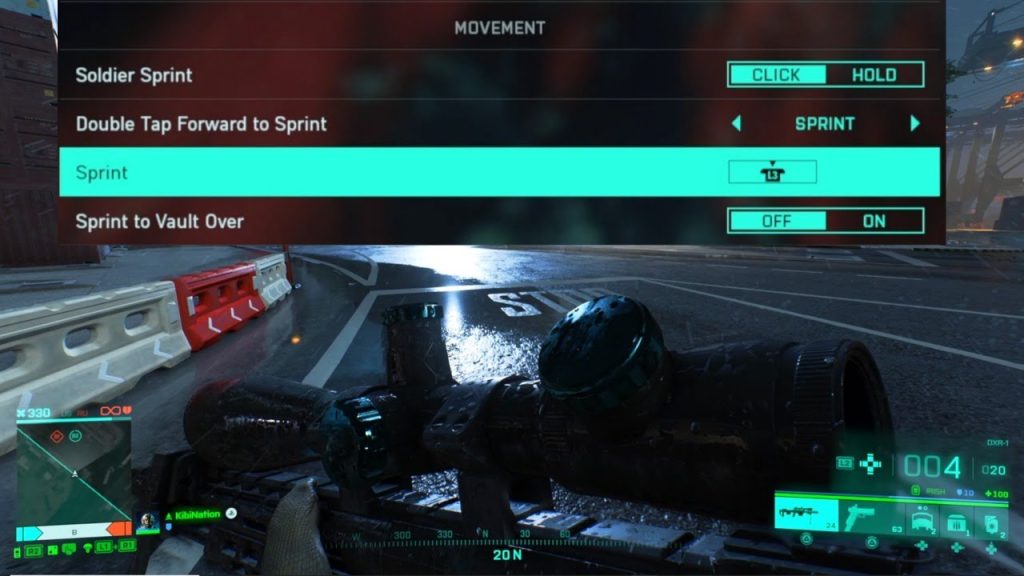
Task: Select the highlighted Sprint binding row
Action: click(400, 172)
